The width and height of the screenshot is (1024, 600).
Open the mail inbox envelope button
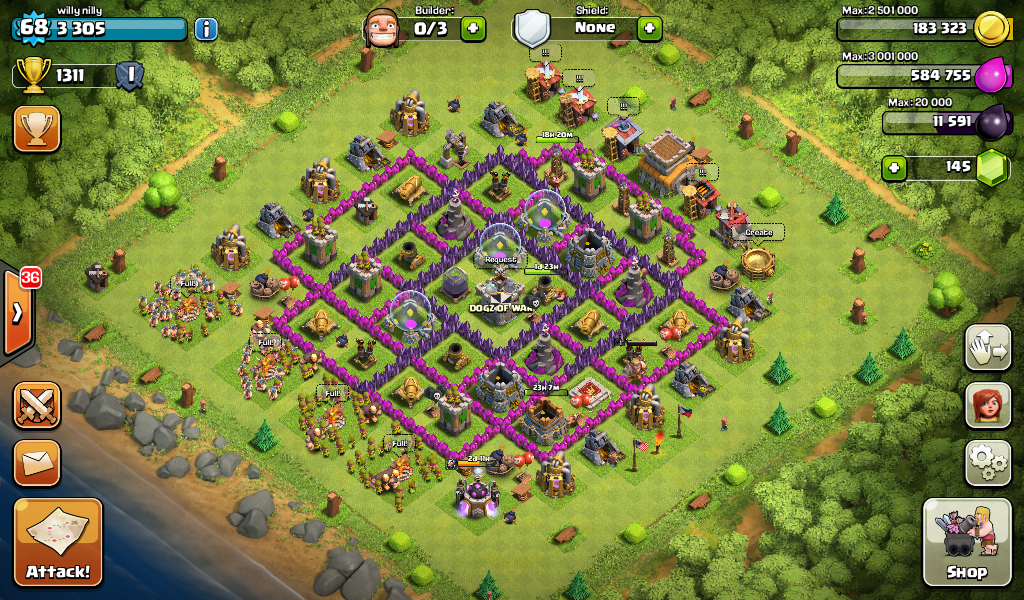(37, 463)
